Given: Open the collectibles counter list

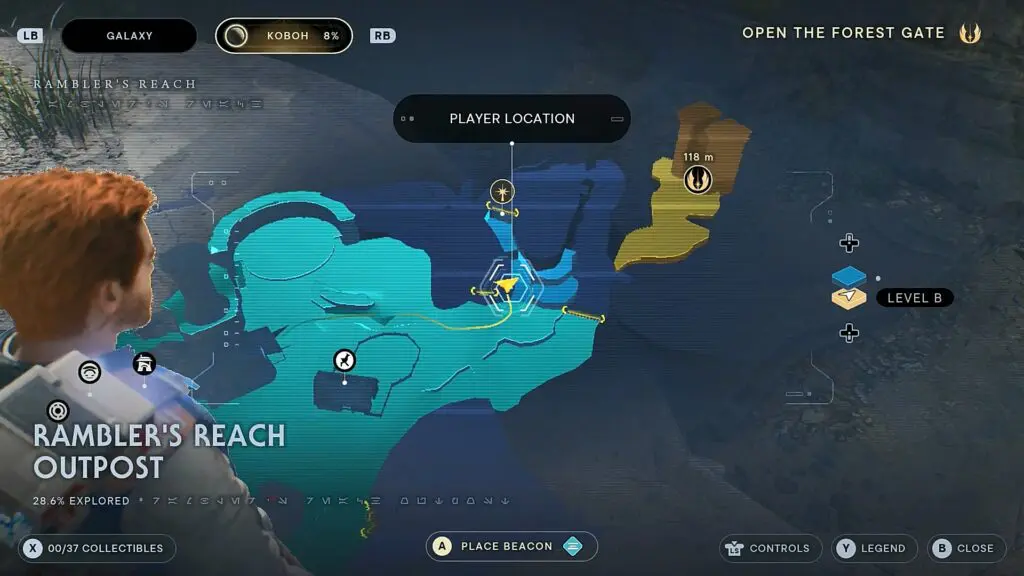Looking at the screenshot, I should [x=97, y=548].
